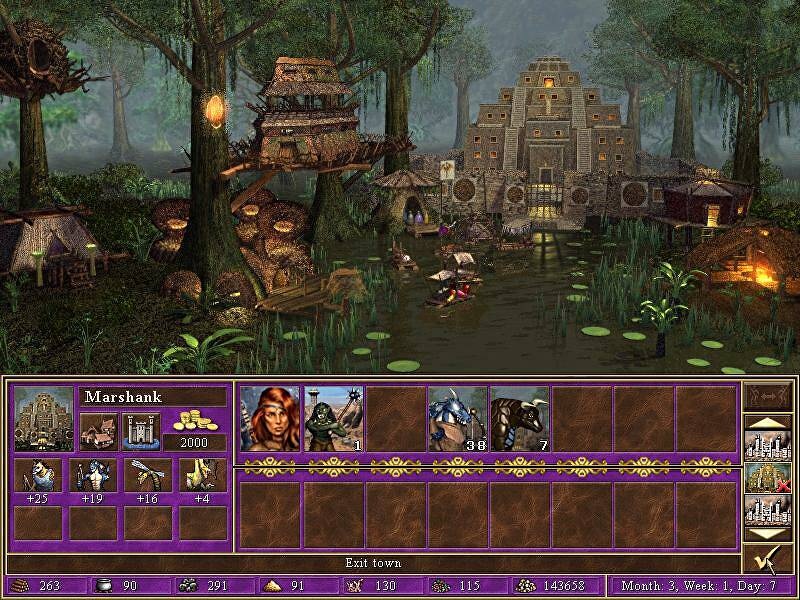The width and height of the screenshot is (800, 600).
Task: Open the Marshank town portrait
Action: tap(44, 418)
